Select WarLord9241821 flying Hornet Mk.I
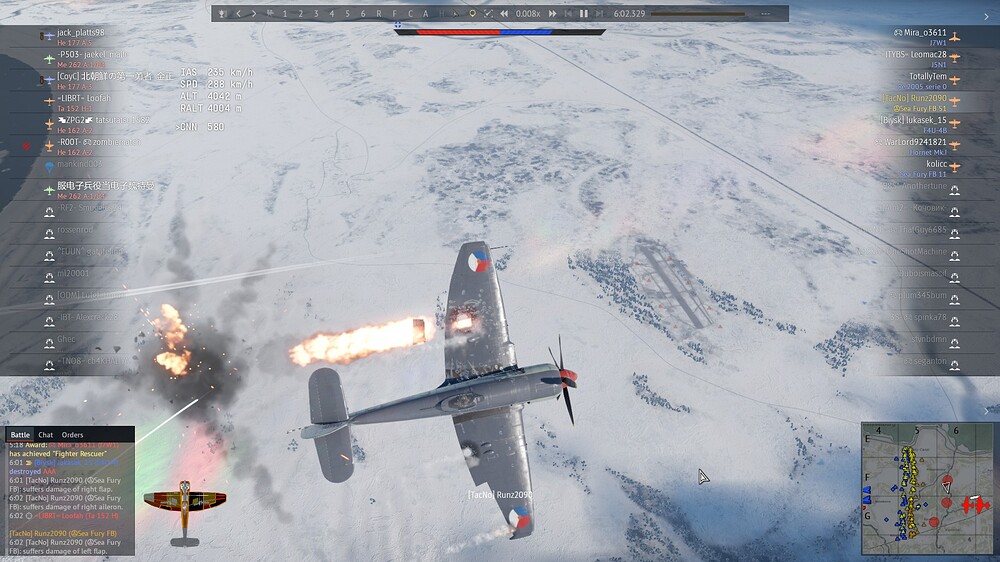 pyautogui.click(x=914, y=142)
